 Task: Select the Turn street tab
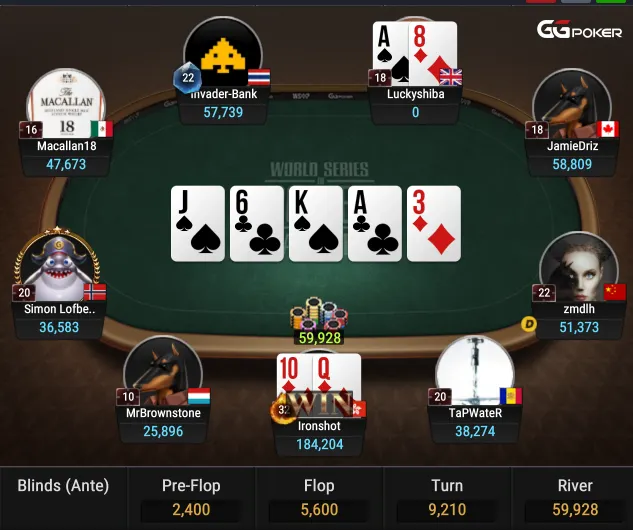click(447, 498)
